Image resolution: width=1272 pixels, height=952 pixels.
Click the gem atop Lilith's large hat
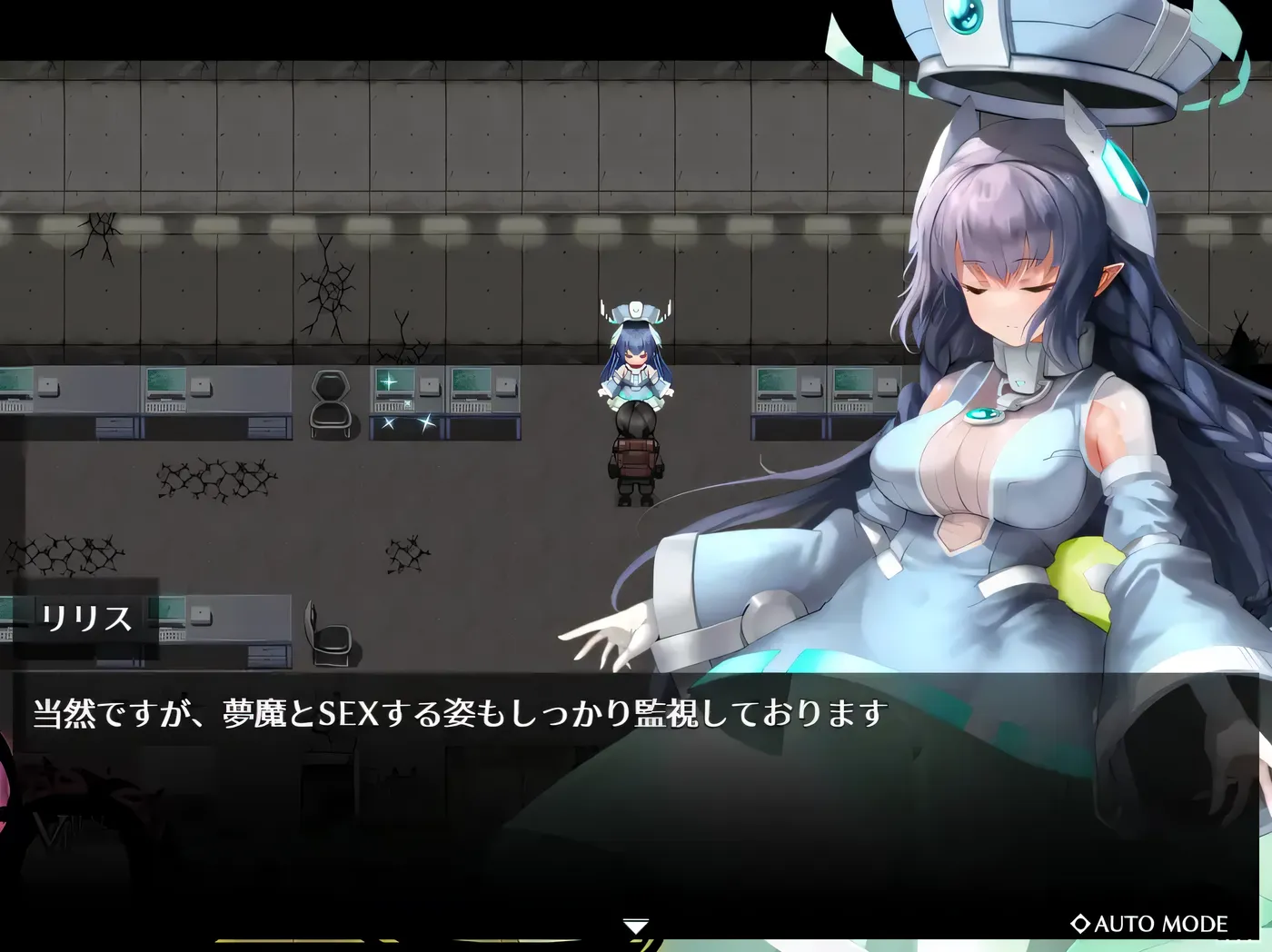coord(961,15)
